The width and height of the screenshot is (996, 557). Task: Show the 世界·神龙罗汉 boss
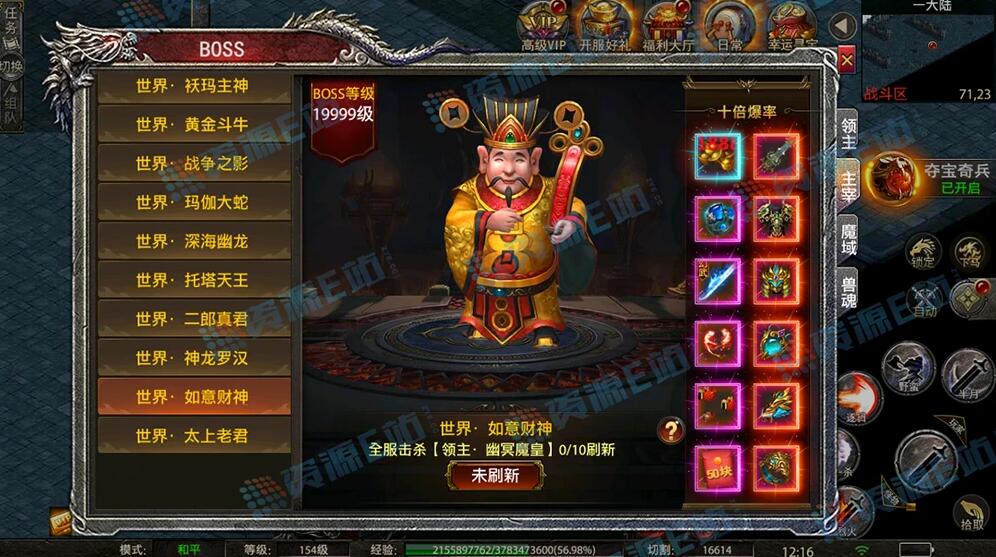click(x=193, y=358)
